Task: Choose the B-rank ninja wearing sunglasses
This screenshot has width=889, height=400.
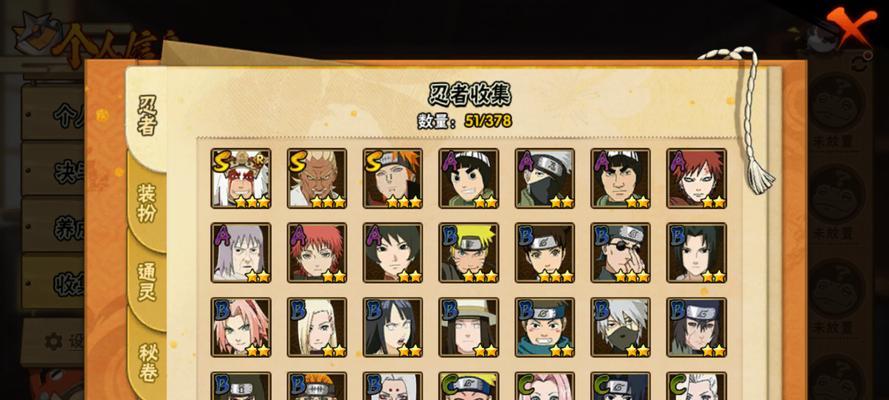Action: 621,253
